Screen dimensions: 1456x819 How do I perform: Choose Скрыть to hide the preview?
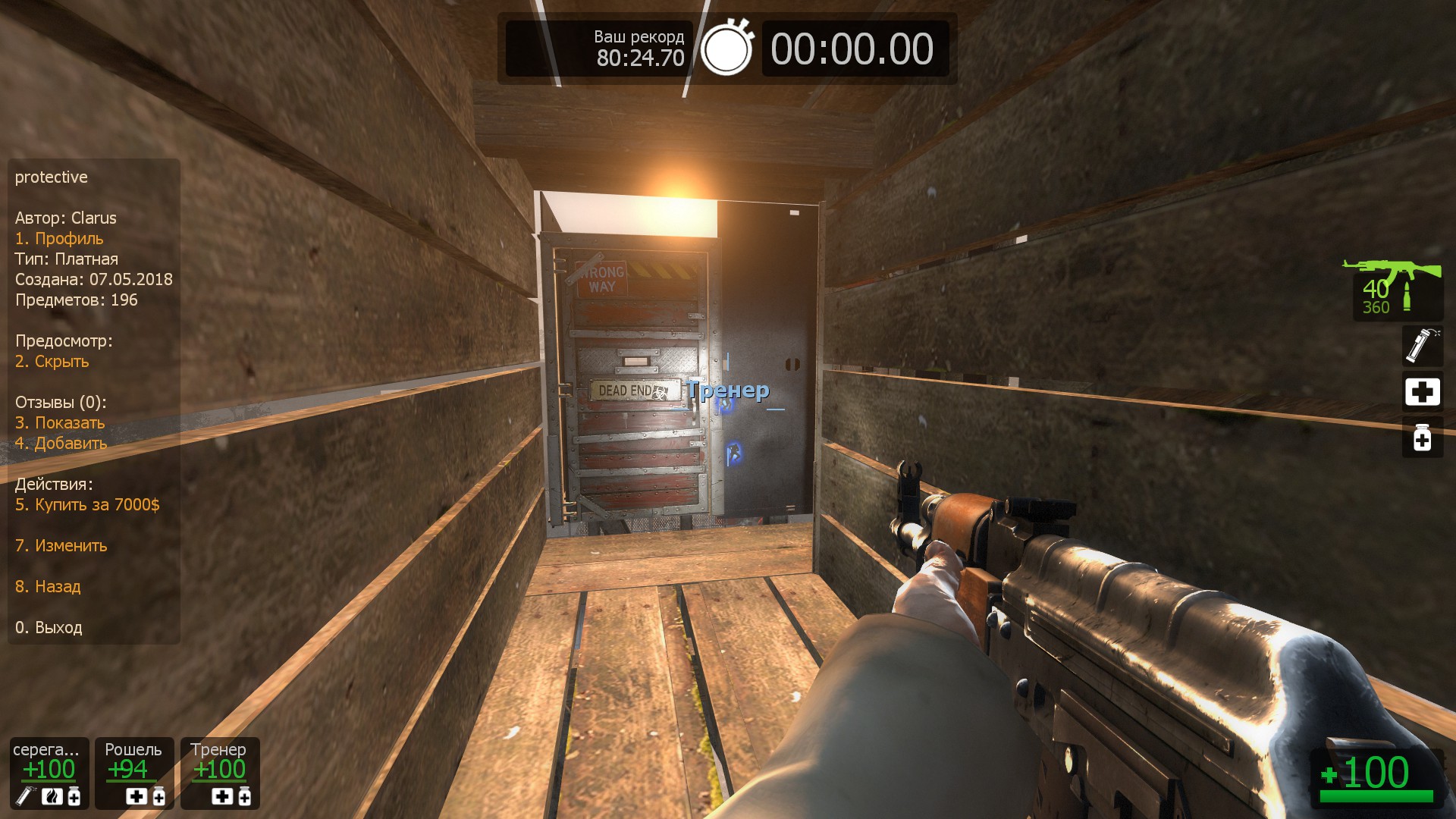[x=52, y=362]
